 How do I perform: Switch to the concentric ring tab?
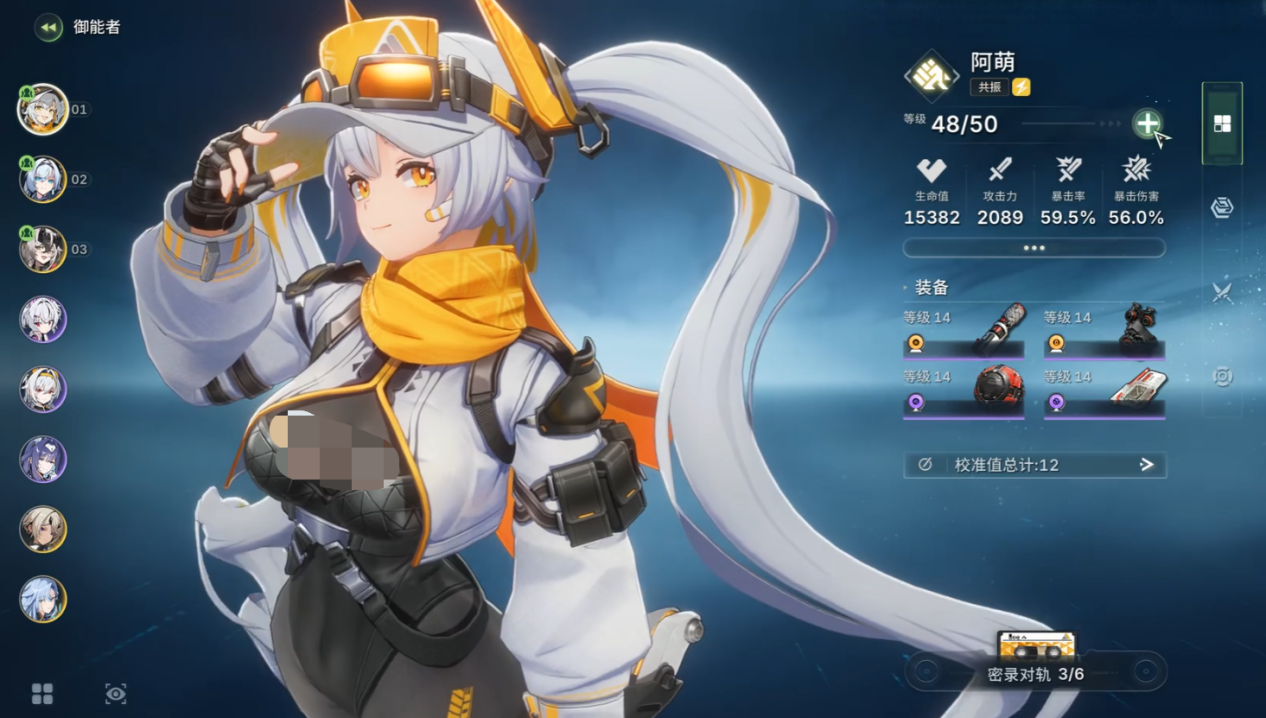[x=1222, y=377]
